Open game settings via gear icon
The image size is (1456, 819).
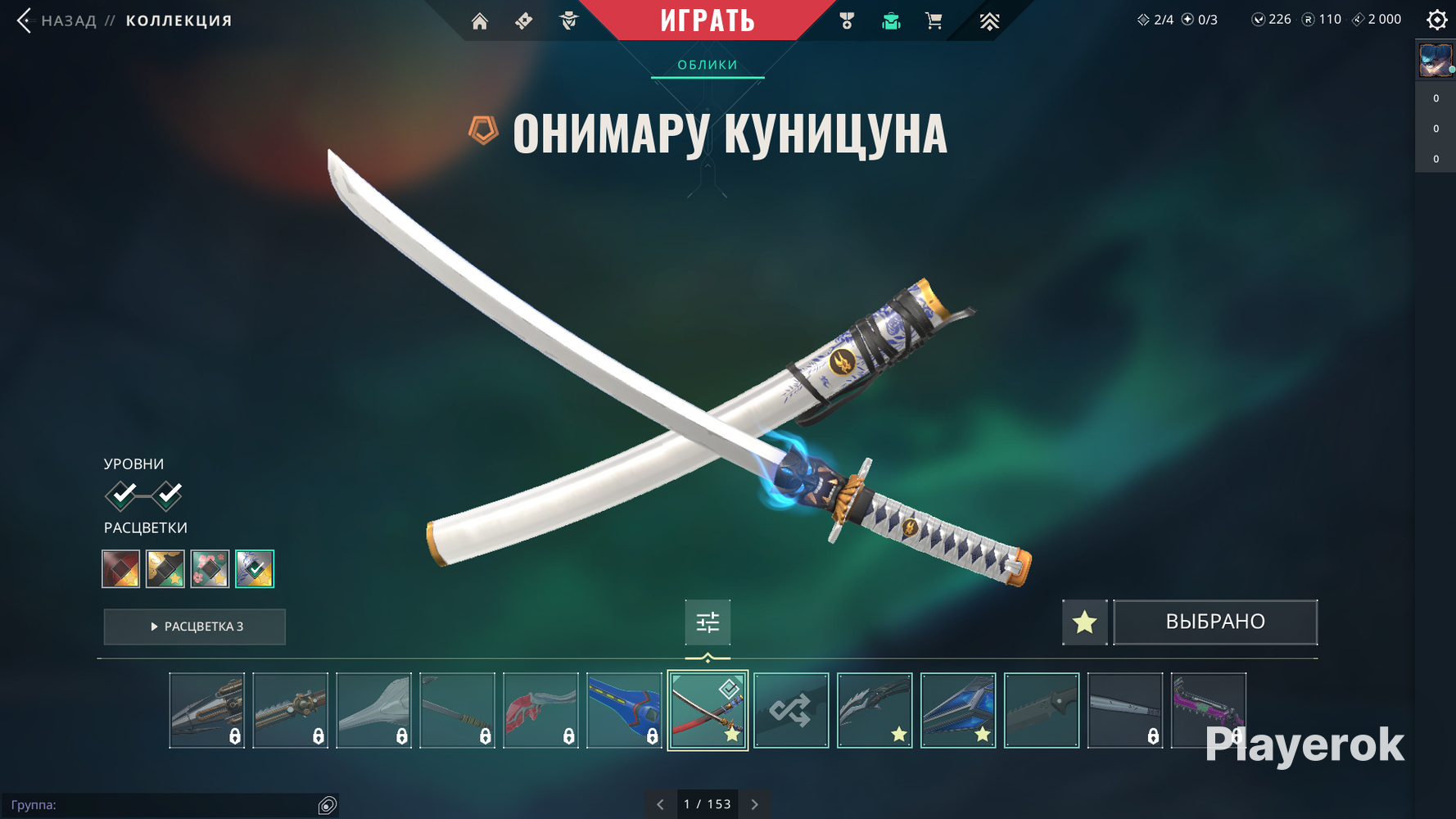tap(1436, 20)
